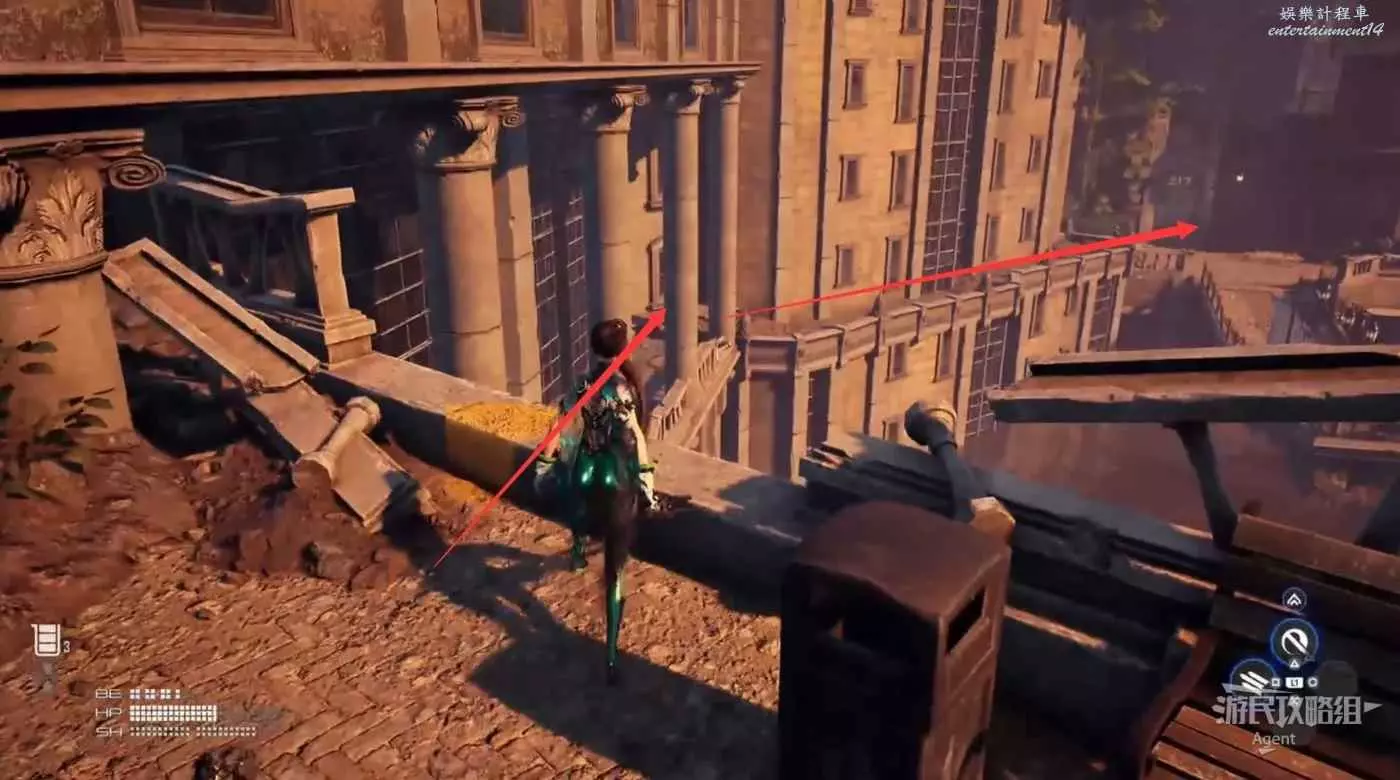Select the double-chevron skill icon
This screenshot has width=1400, height=780.
point(1294,599)
